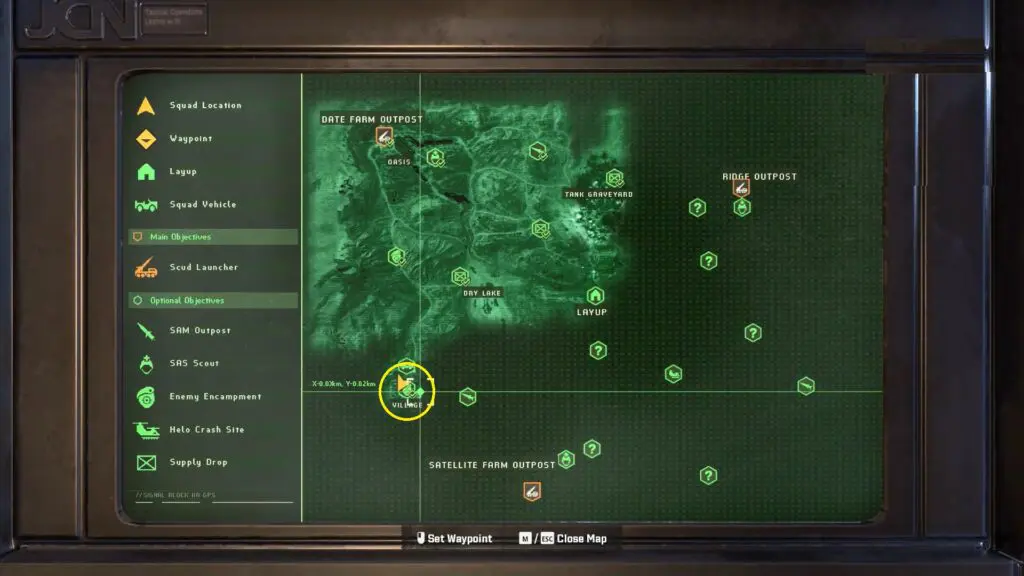Open the Optional Objectives legend header
The image size is (1024, 576).
tap(212, 300)
